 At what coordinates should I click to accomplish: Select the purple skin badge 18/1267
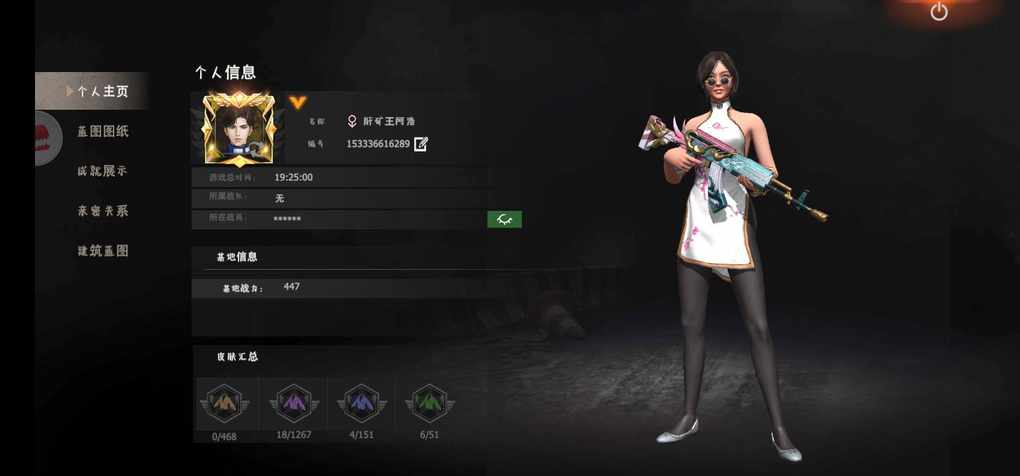[x=294, y=403]
